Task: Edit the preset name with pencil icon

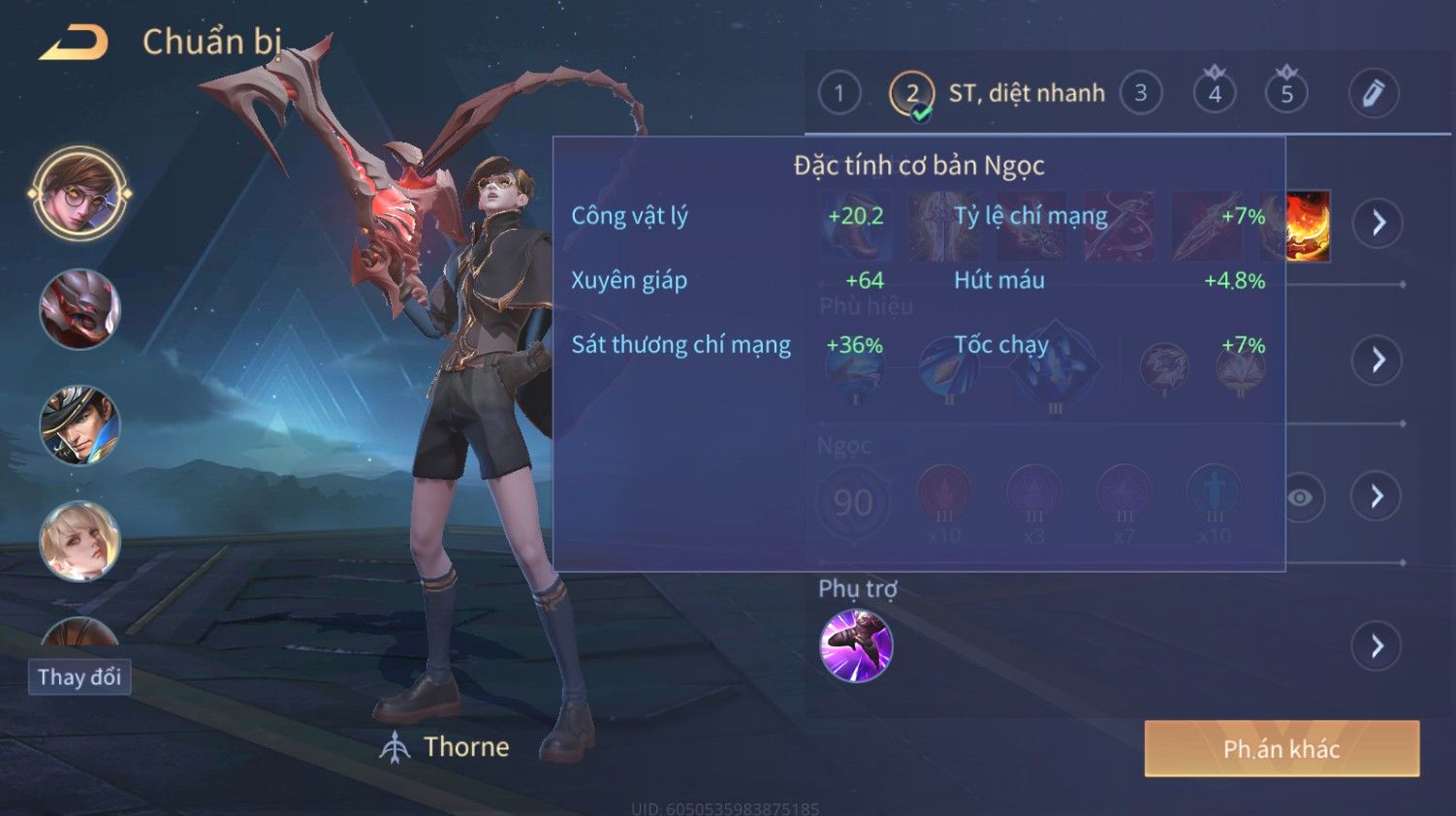Action: pyautogui.click(x=1373, y=94)
